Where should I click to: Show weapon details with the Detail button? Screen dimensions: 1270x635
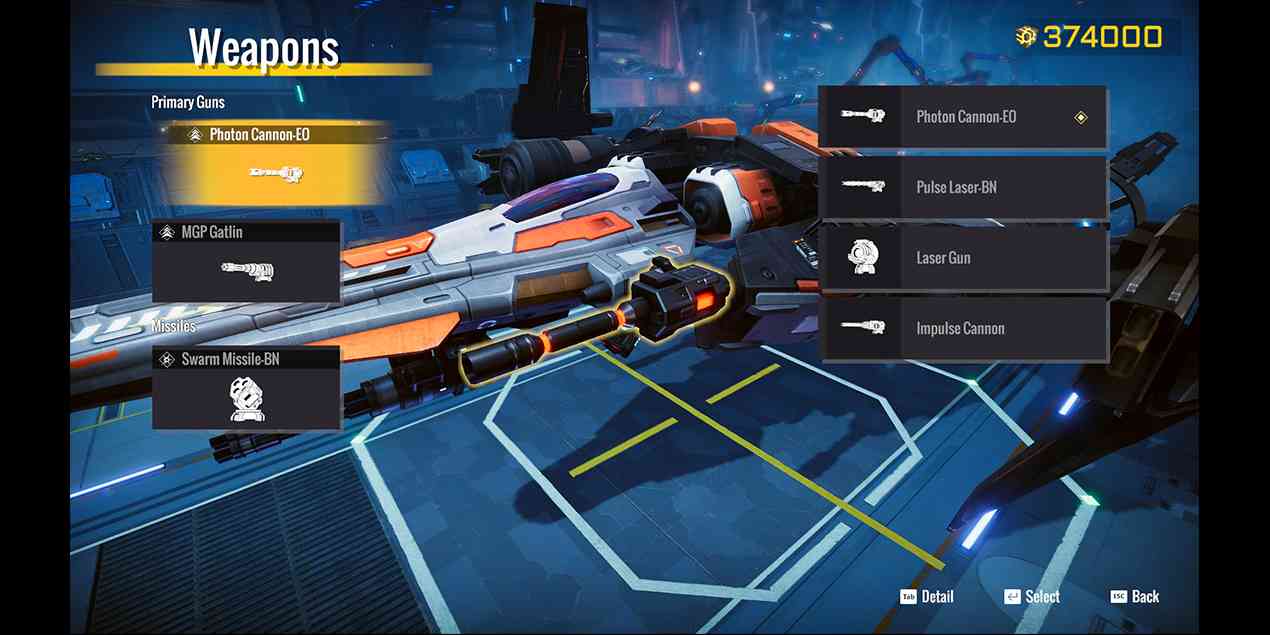tap(927, 597)
